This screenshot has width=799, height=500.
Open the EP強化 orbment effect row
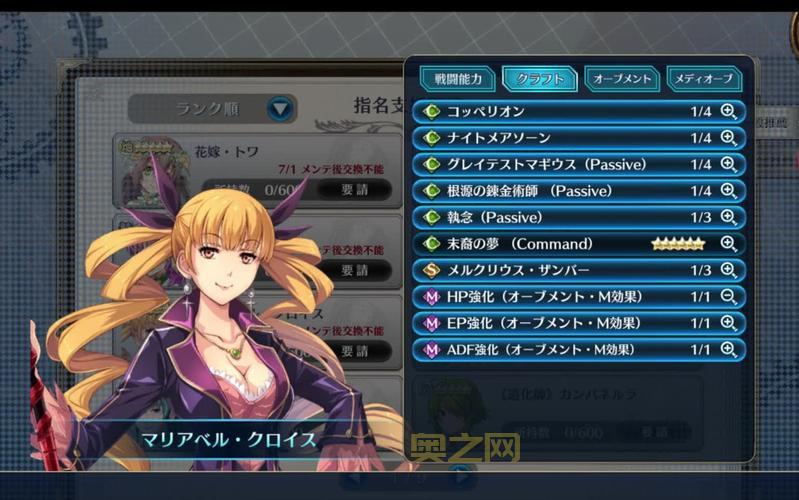[560, 323]
